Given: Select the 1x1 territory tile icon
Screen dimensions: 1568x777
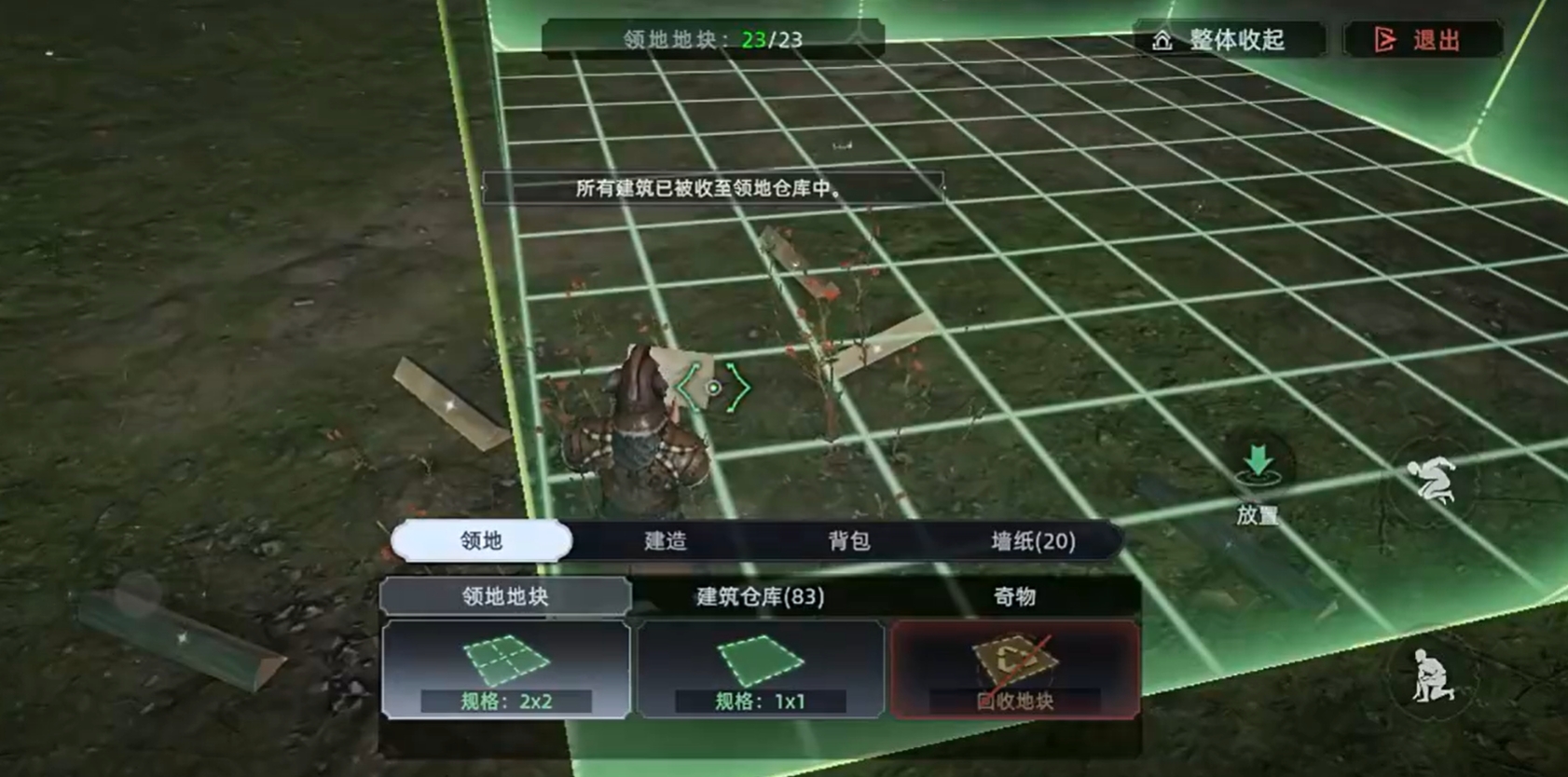Looking at the screenshot, I should point(760,660).
